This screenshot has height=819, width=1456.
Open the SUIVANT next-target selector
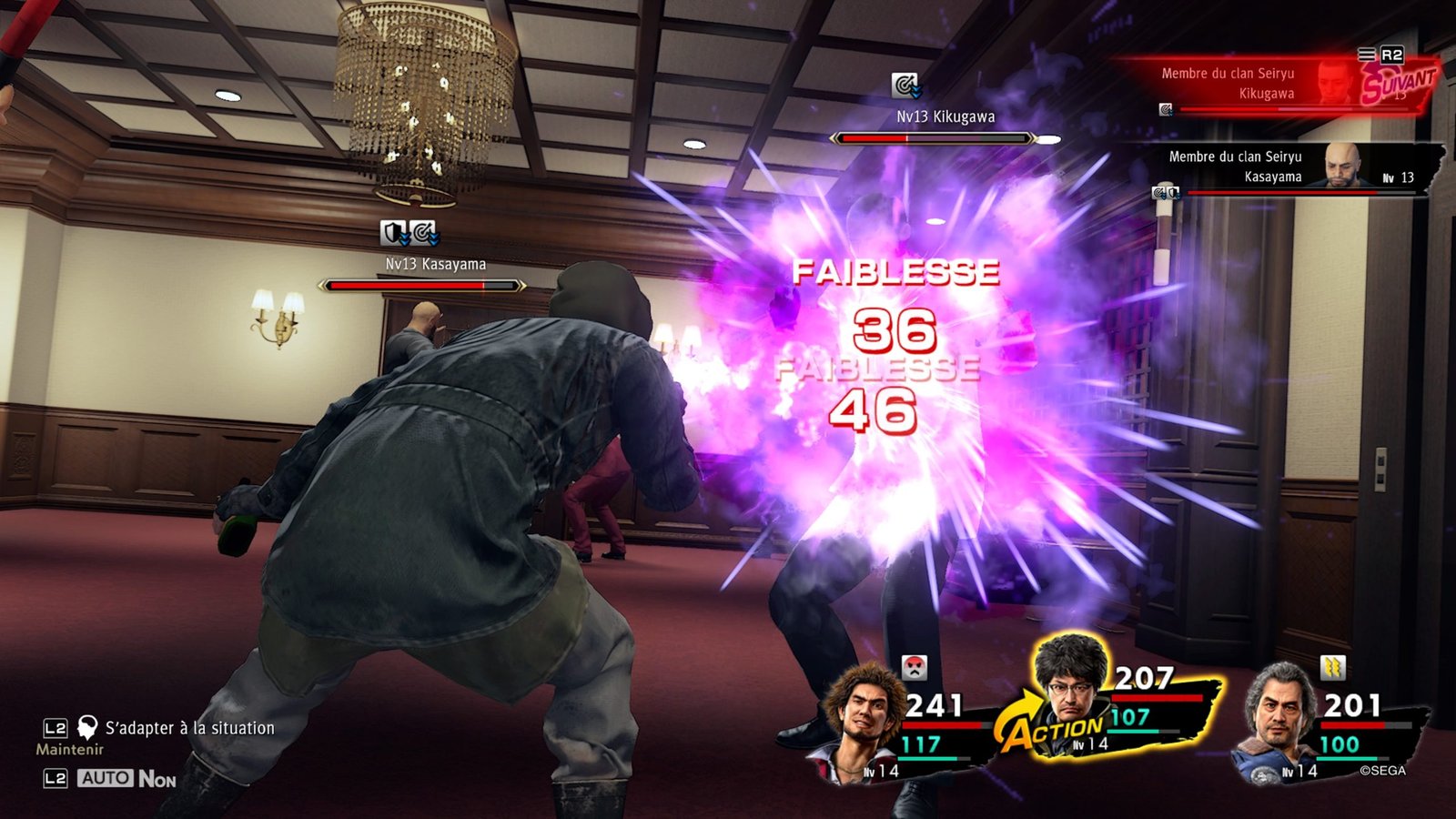(x=1398, y=84)
